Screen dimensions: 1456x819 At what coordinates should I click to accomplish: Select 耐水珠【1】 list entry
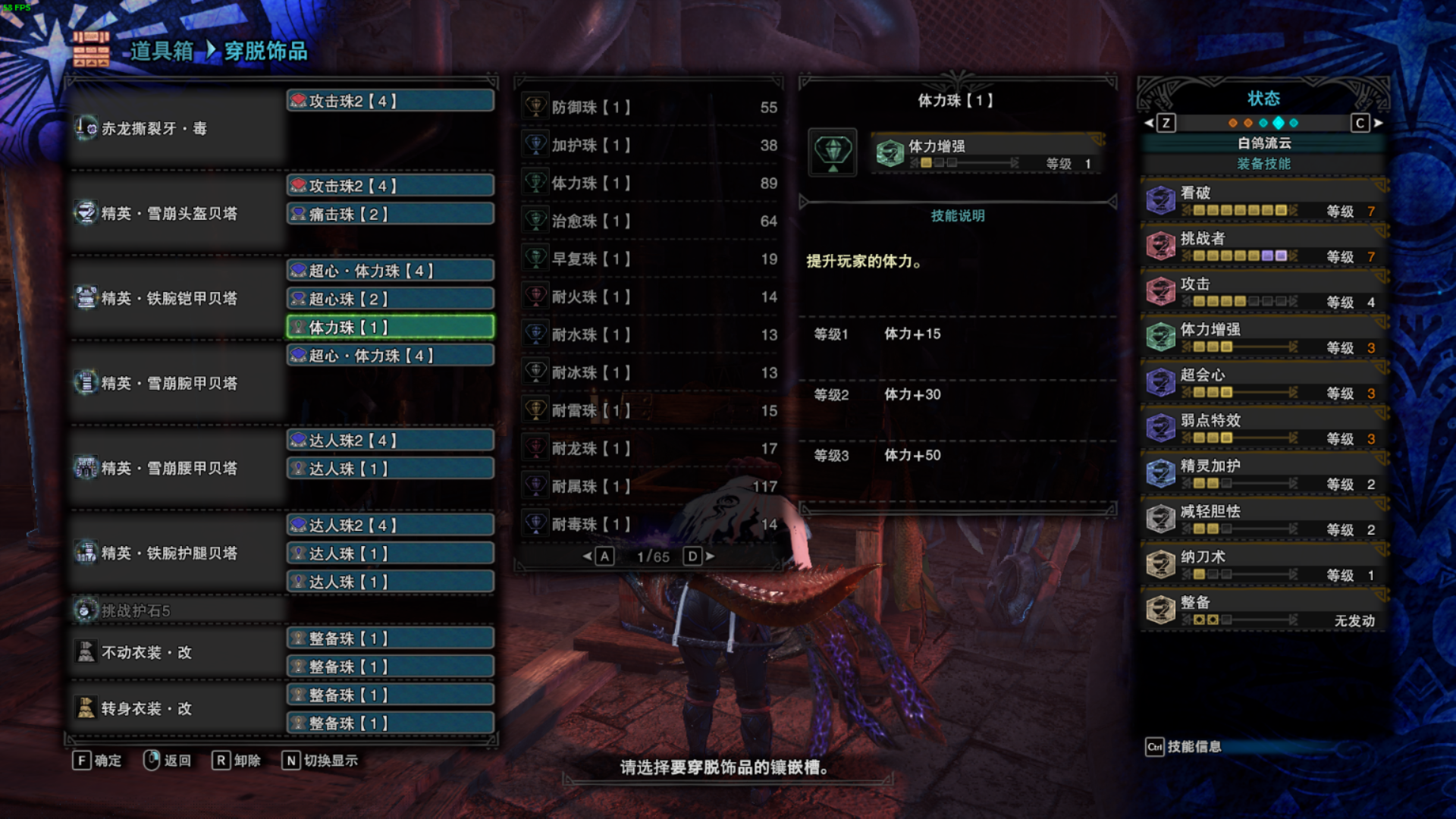point(649,335)
